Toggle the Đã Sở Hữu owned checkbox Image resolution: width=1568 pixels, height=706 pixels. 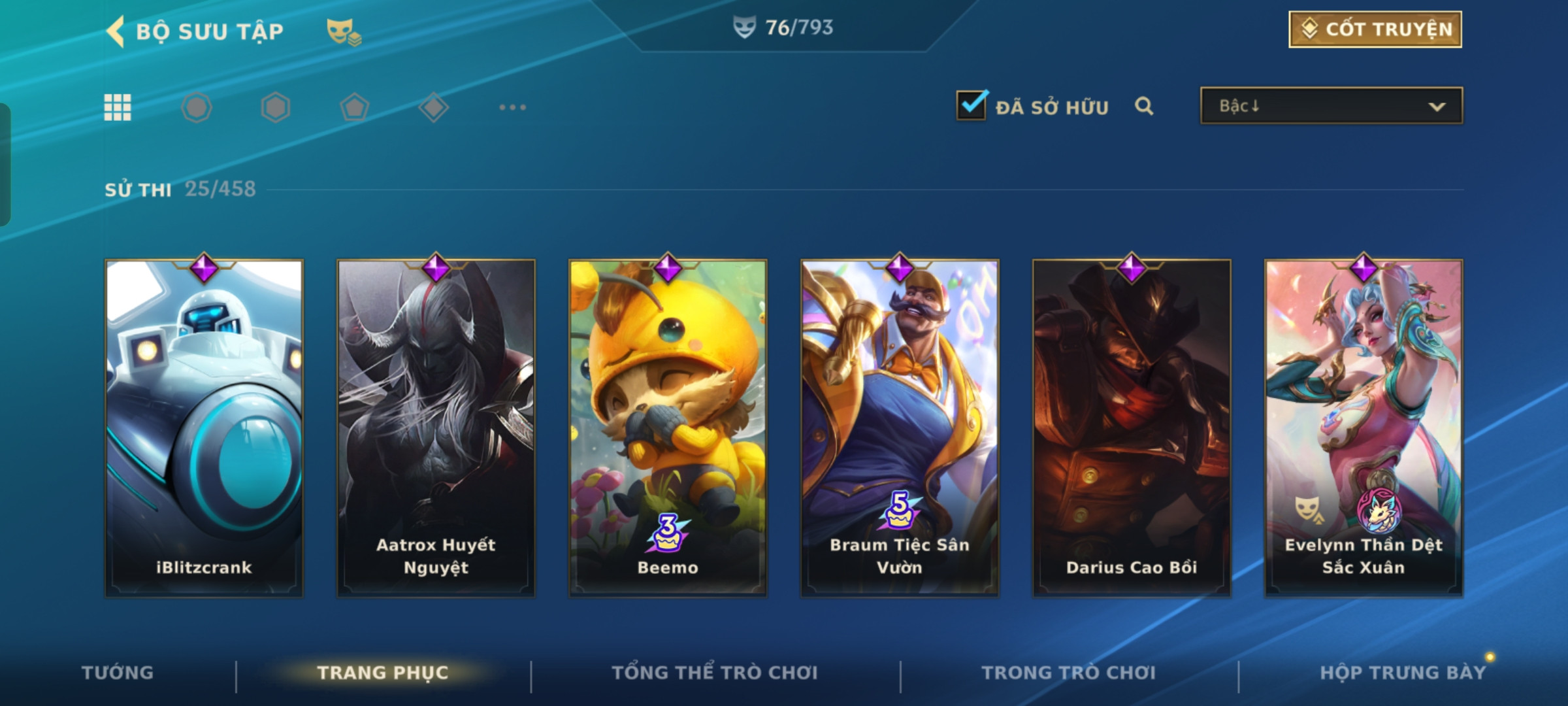pos(972,105)
